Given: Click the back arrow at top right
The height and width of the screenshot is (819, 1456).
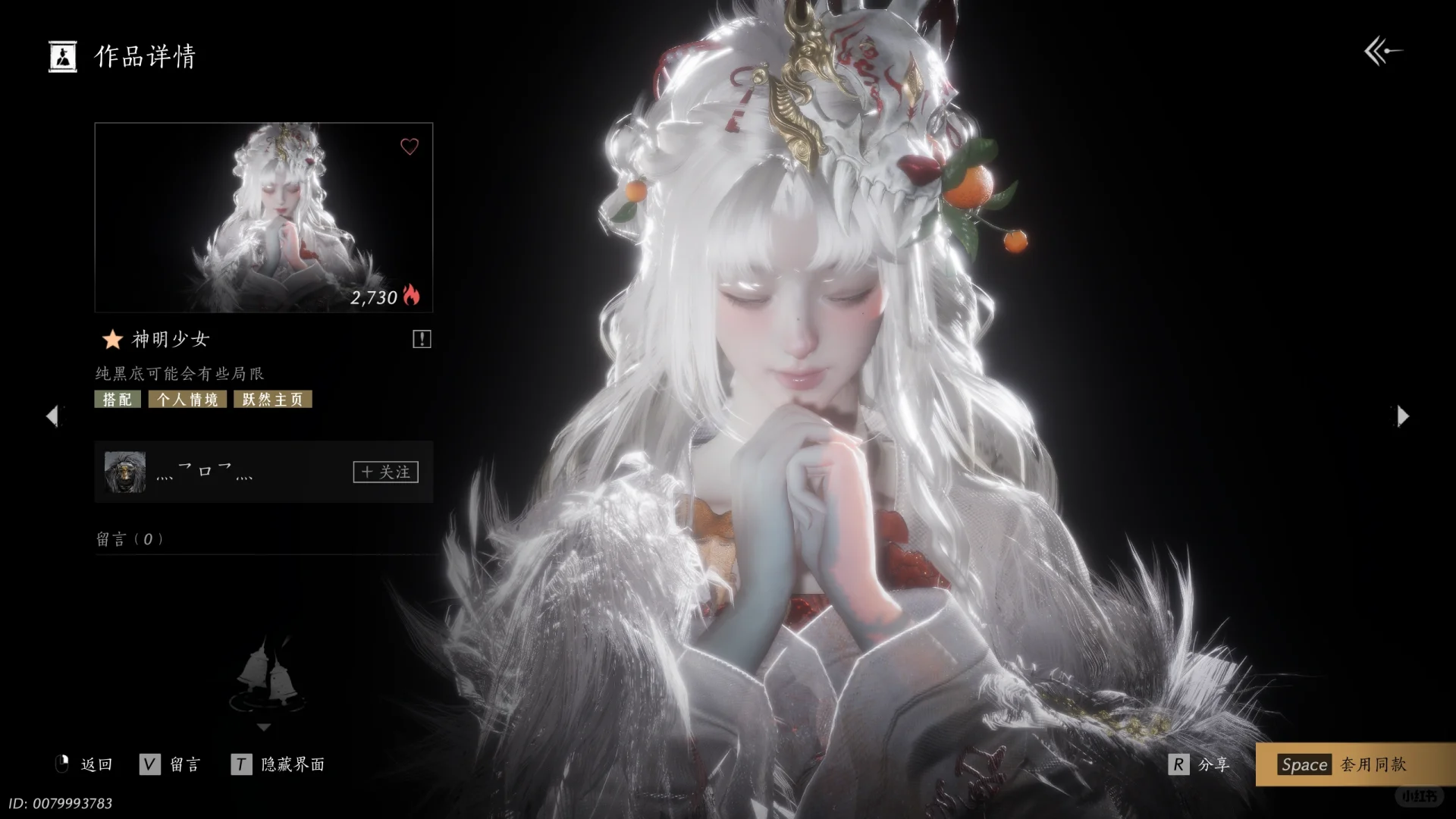Looking at the screenshot, I should pos(1382,52).
